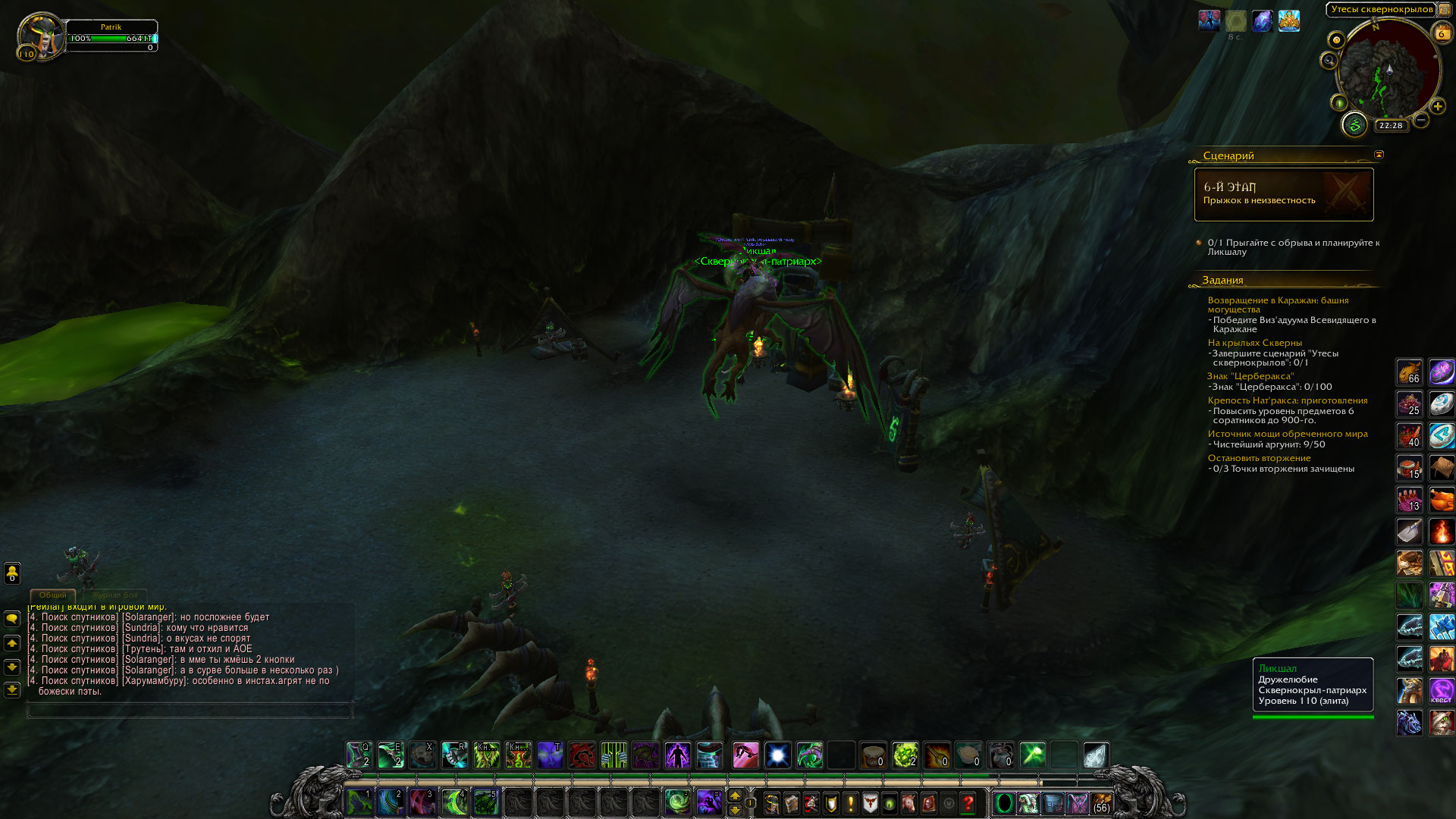
Task: Toggle the minimap tracking magnifier button
Action: 1329,60
